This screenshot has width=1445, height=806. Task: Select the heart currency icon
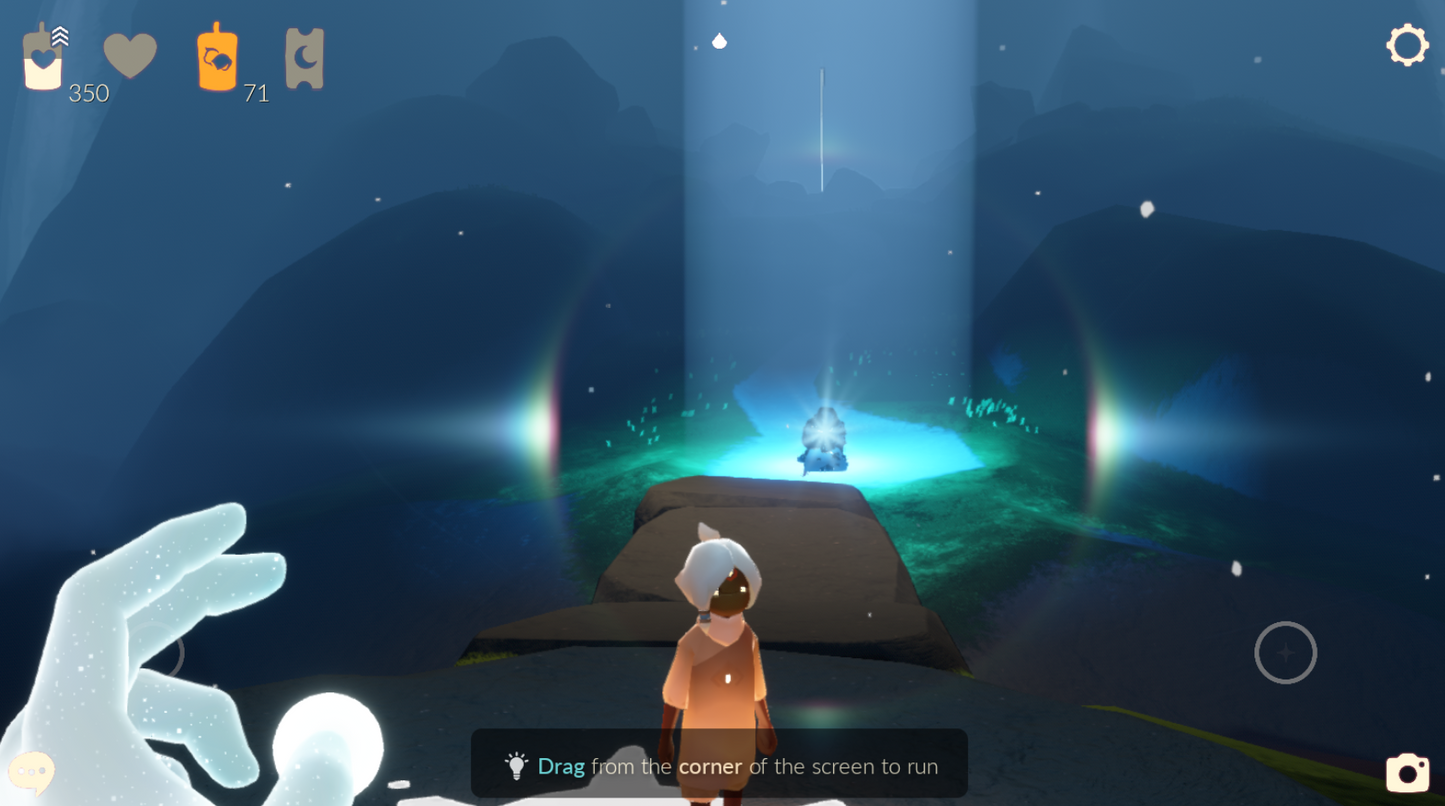130,55
